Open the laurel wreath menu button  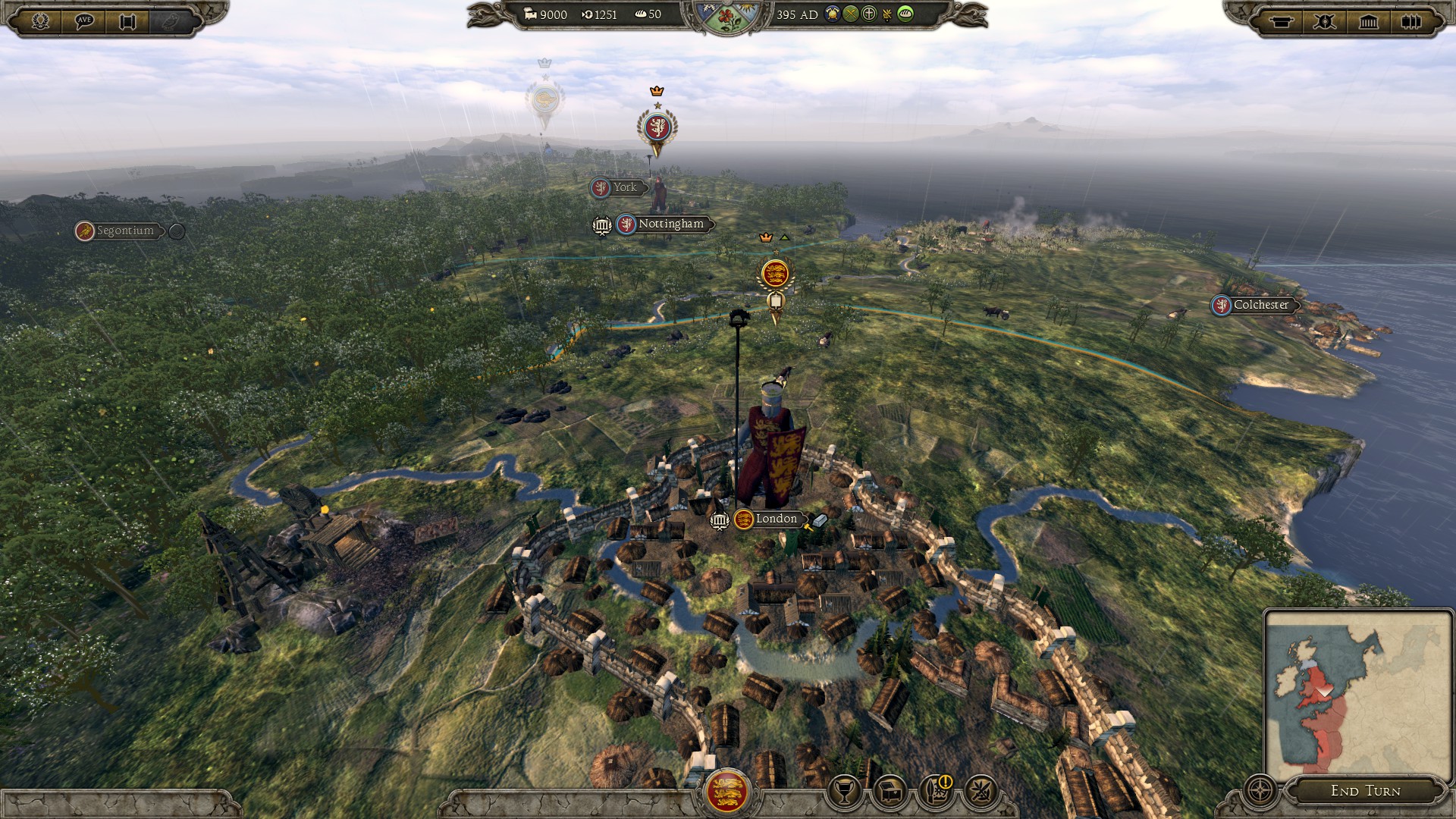(x=40, y=21)
